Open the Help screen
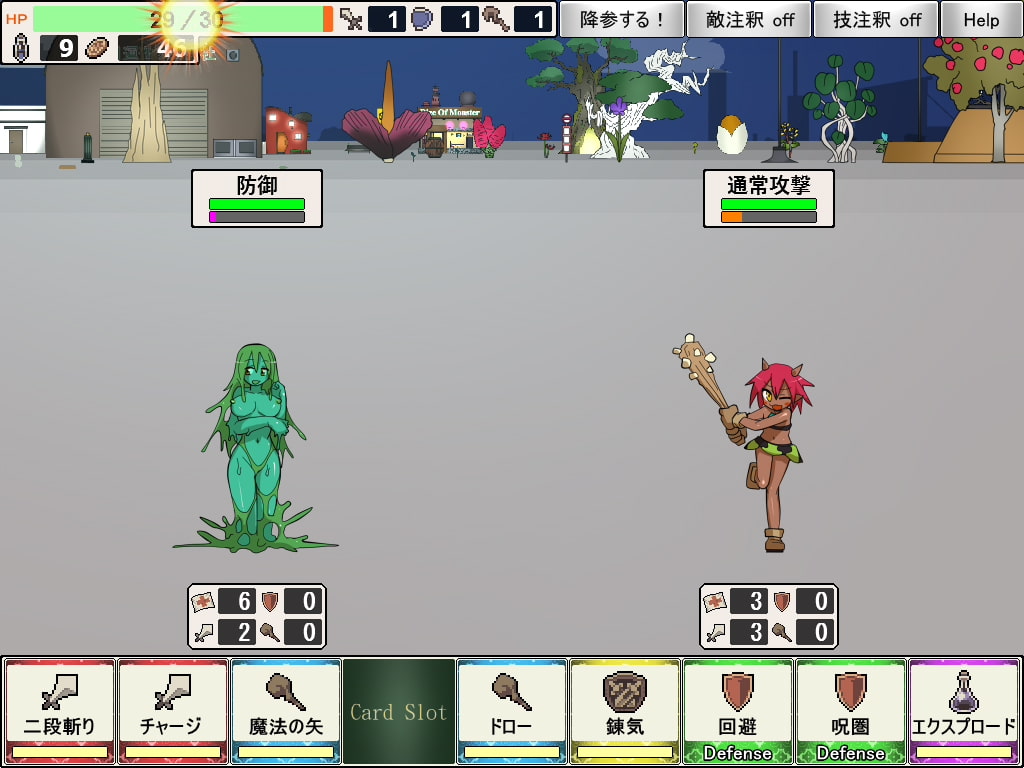The width and height of the screenshot is (1024, 768). click(981, 19)
